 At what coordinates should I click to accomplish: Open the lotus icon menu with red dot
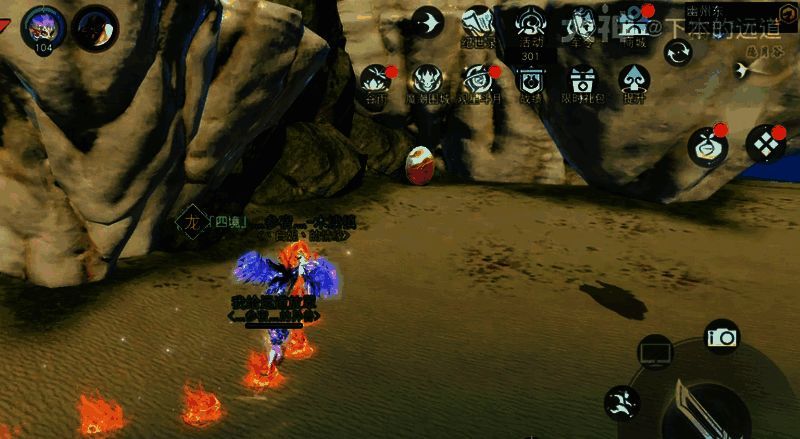pos(375,78)
